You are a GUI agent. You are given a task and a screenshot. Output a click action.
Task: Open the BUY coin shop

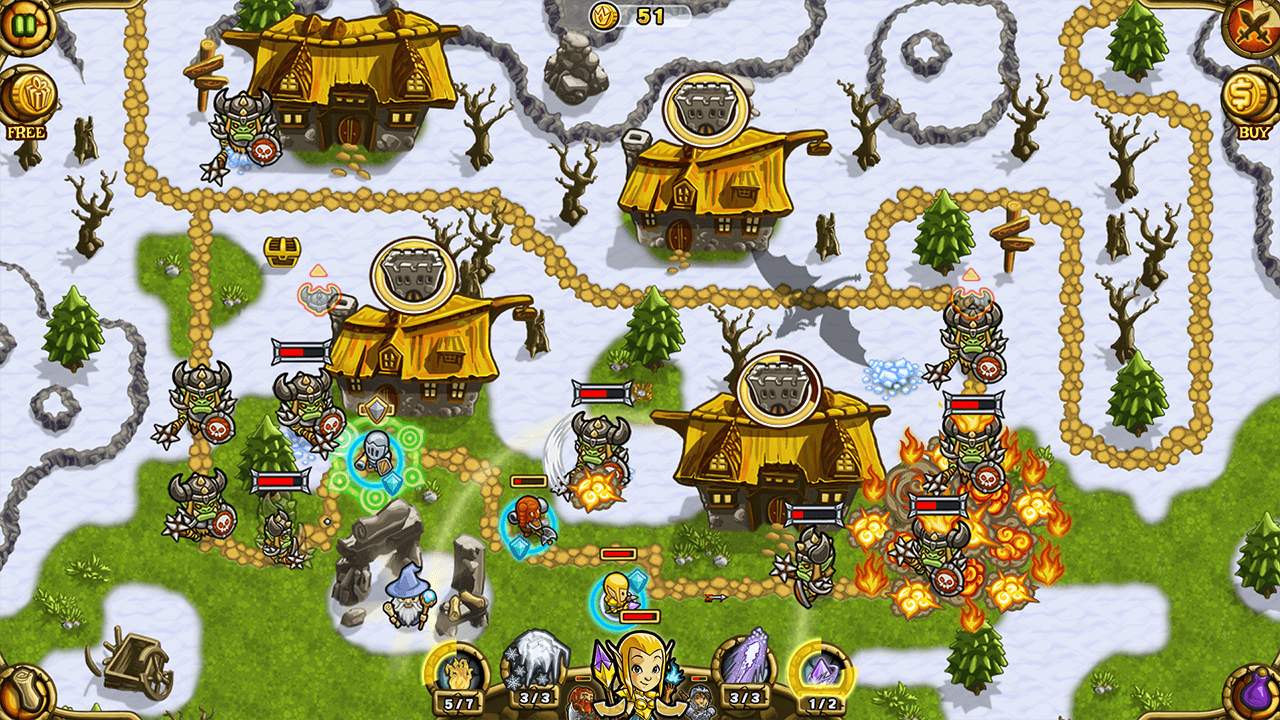pos(1252,98)
